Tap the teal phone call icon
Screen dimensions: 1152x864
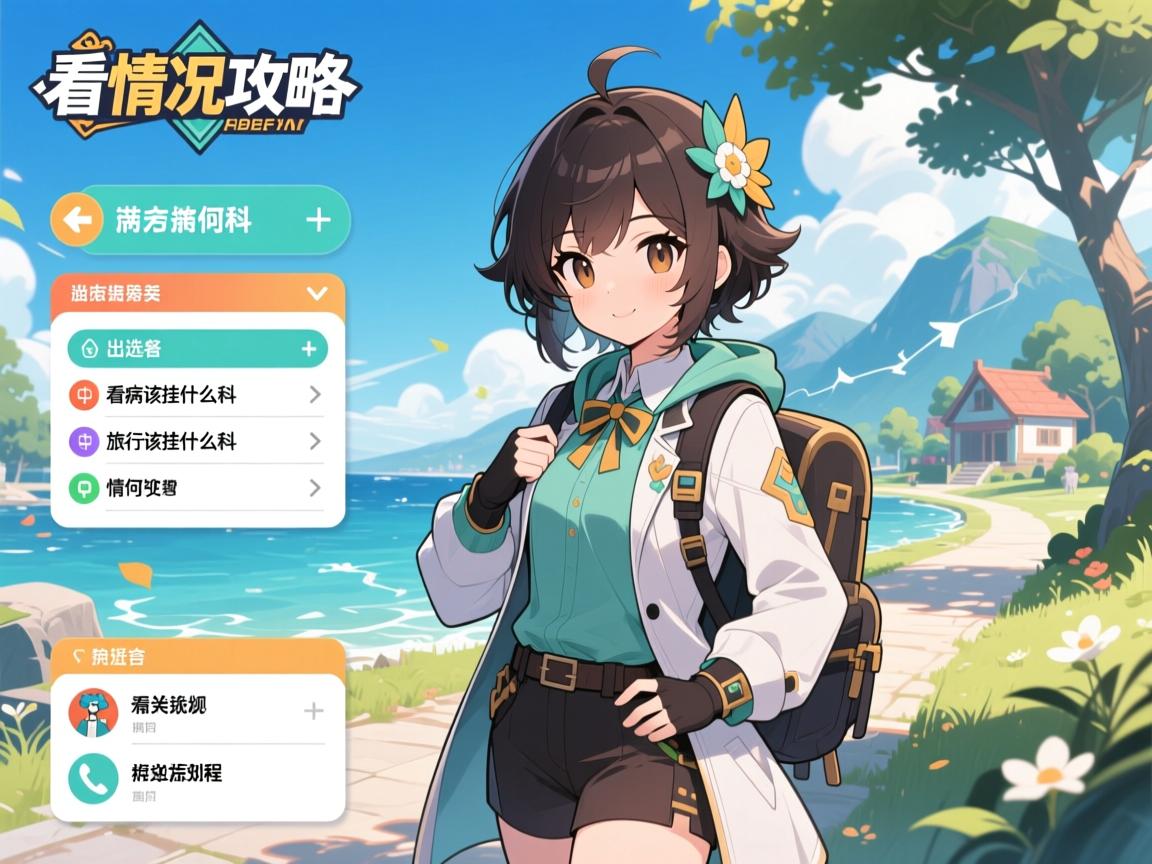pyautogui.click(x=93, y=779)
